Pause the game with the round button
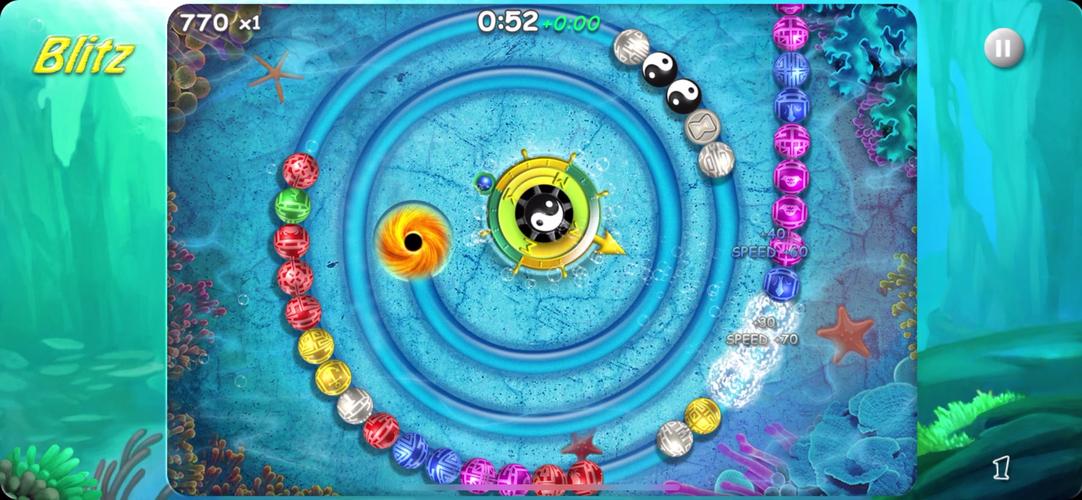 [1003, 47]
